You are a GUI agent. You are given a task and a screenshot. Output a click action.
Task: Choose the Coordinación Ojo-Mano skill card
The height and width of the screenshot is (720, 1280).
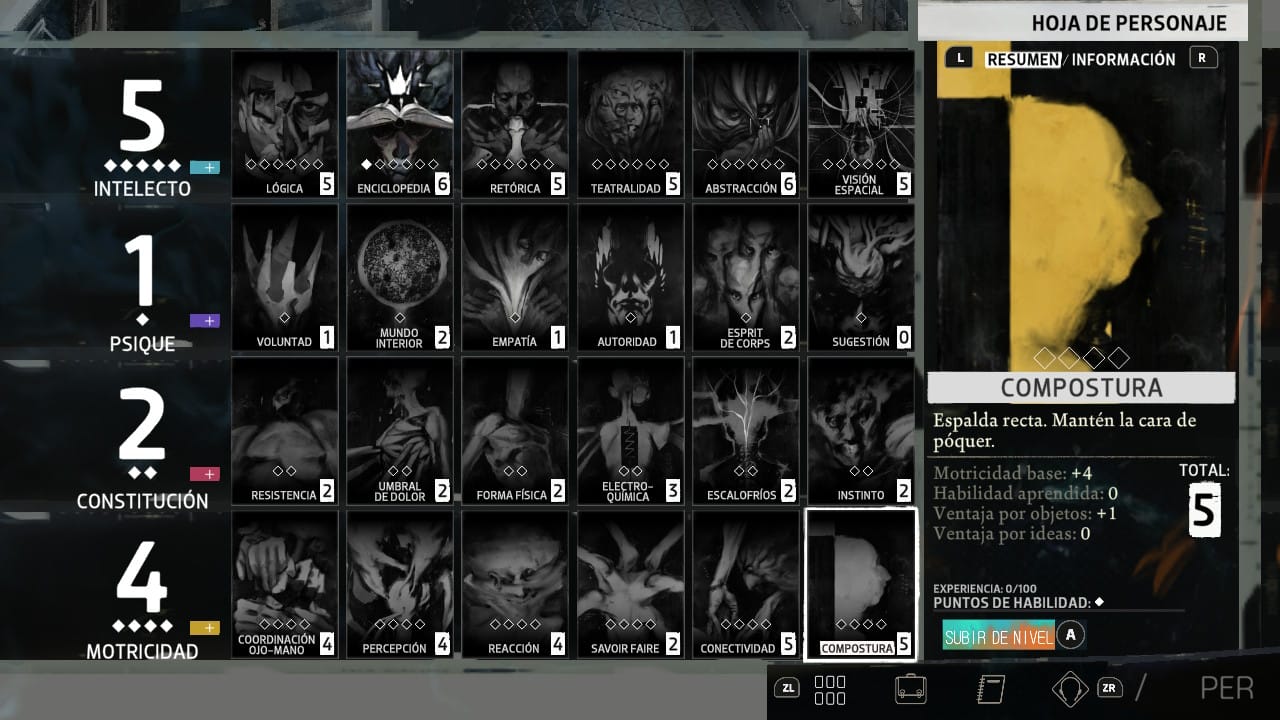[x=285, y=584]
